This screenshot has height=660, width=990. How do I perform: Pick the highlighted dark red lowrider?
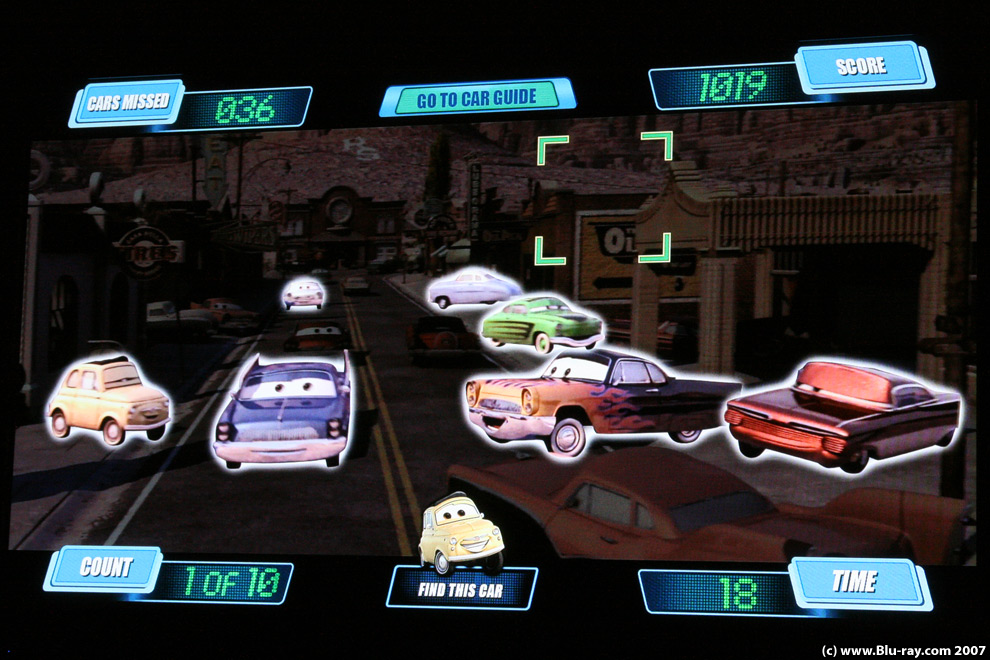(842, 412)
